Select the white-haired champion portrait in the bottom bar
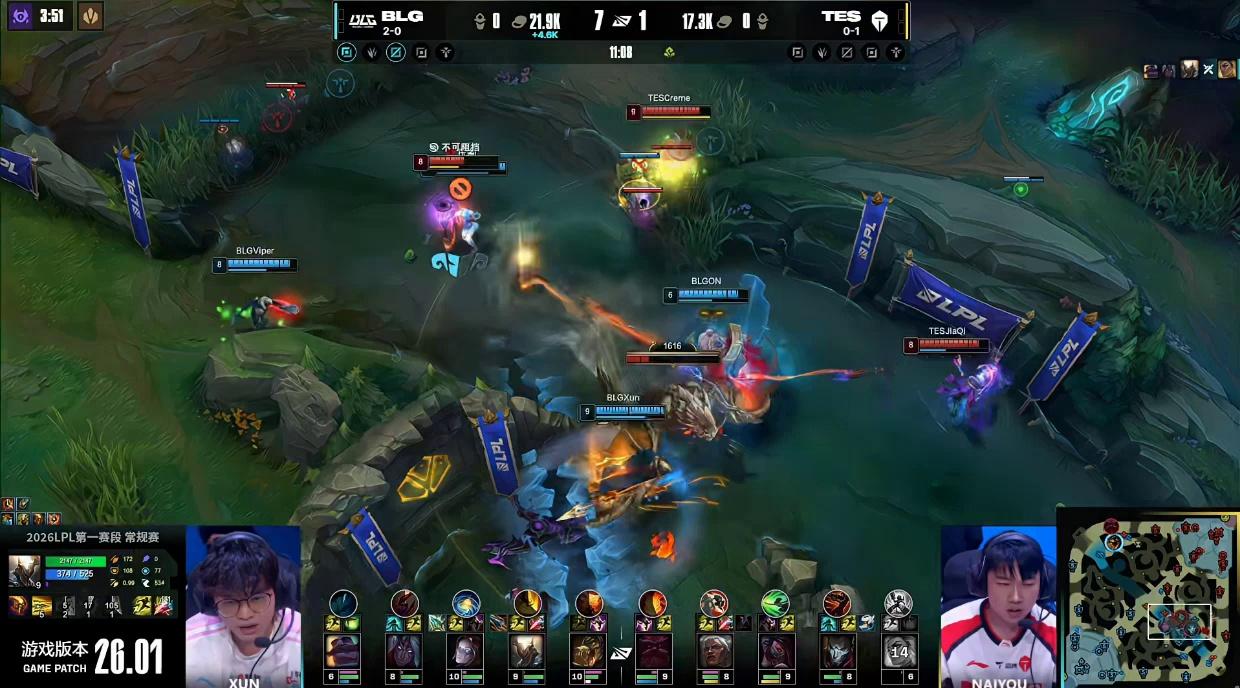This screenshot has height=688, width=1240. pos(715,651)
